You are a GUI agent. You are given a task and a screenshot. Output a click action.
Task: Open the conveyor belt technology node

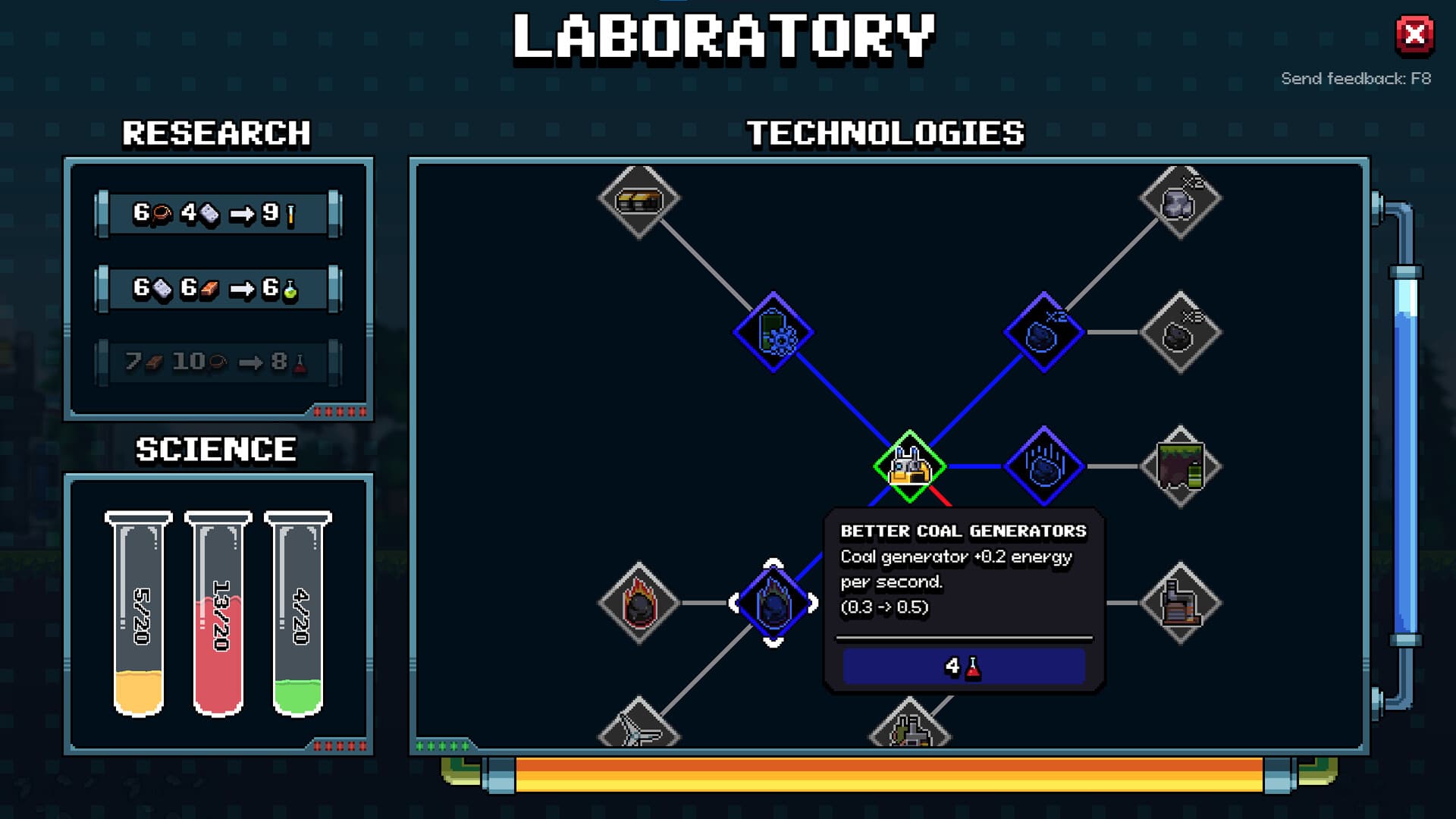[x=639, y=199]
